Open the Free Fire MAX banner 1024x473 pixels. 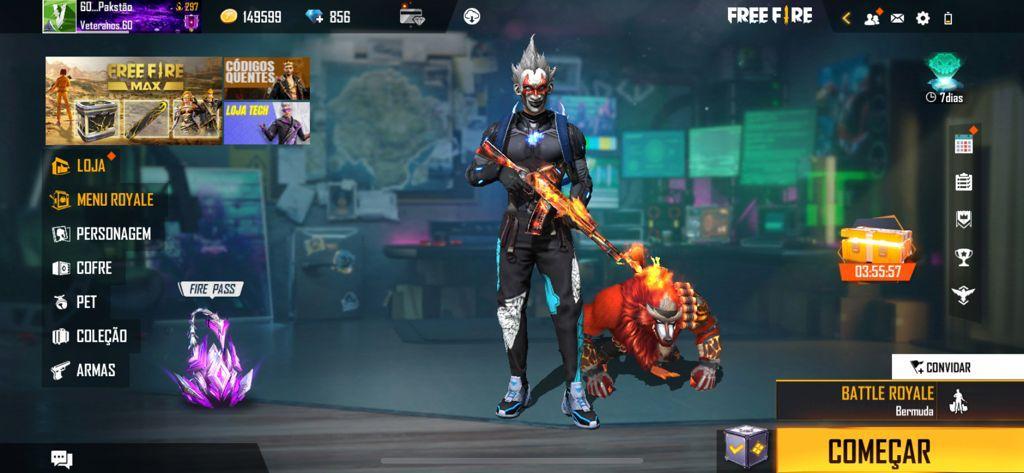point(133,100)
